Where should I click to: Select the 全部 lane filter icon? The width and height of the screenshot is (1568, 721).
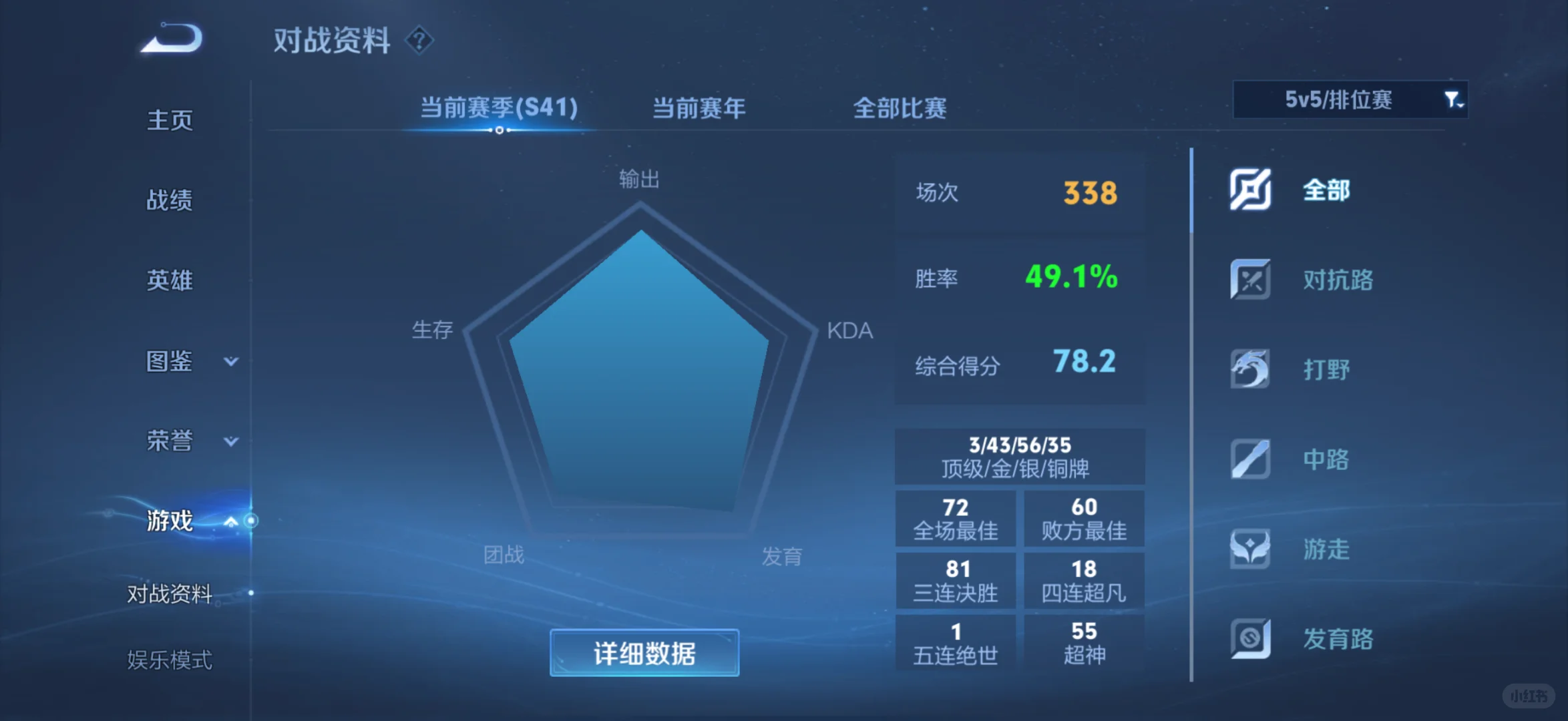click(1251, 189)
